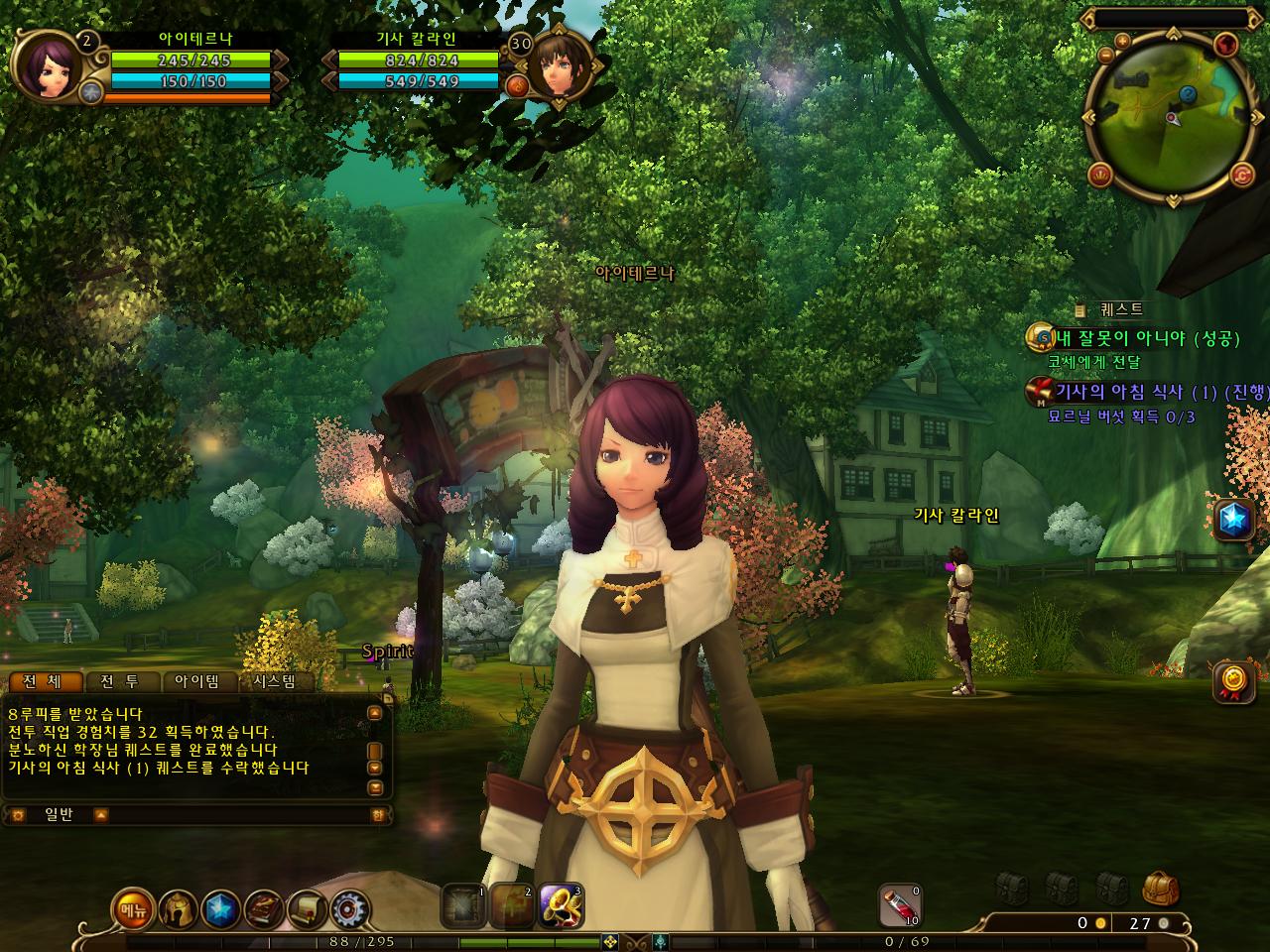Open the blue star crystal icon in menu bar
The width and height of the screenshot is (1270, 952).
pyautogui.click(x=220, y=908)
